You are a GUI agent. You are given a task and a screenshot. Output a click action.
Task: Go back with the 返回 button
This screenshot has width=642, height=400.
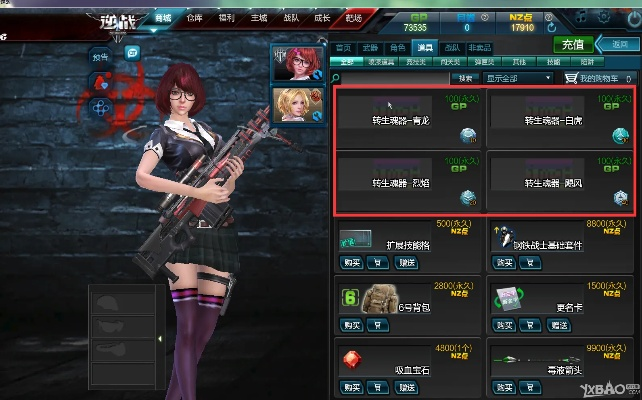(x=619, y=45)
